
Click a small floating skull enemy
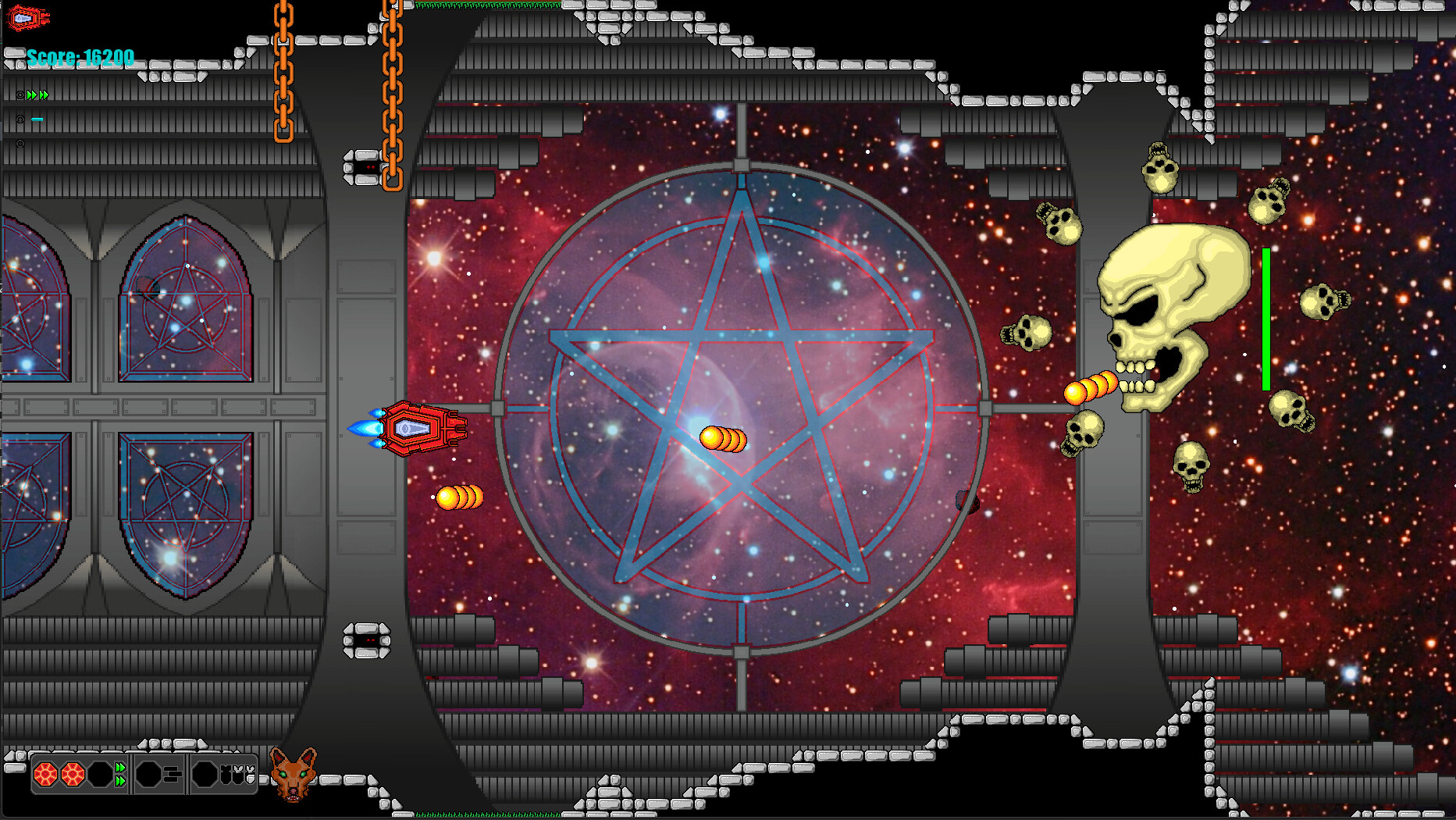click(x=1027, y=333)
